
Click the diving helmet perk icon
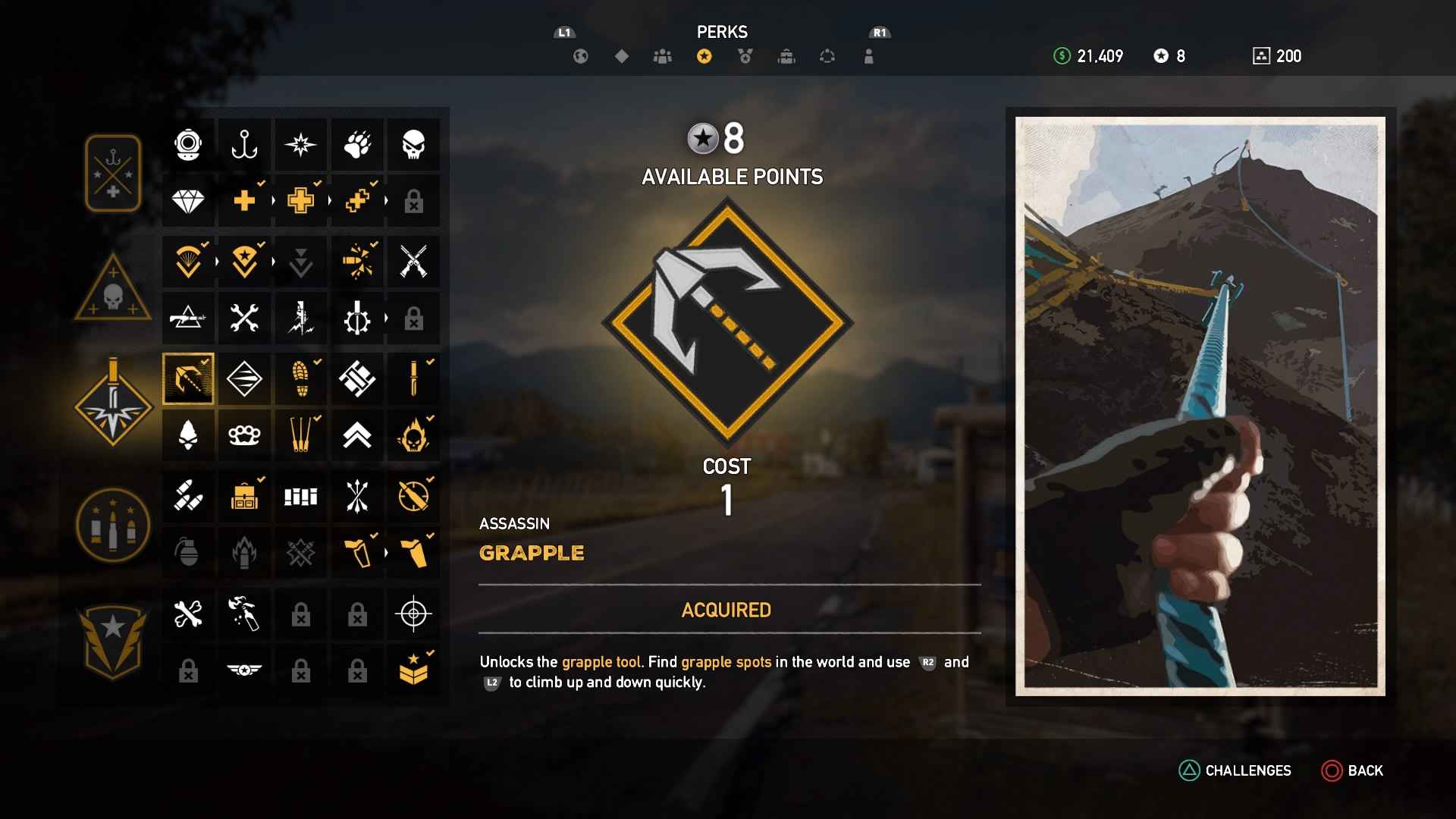coord(188,144)
